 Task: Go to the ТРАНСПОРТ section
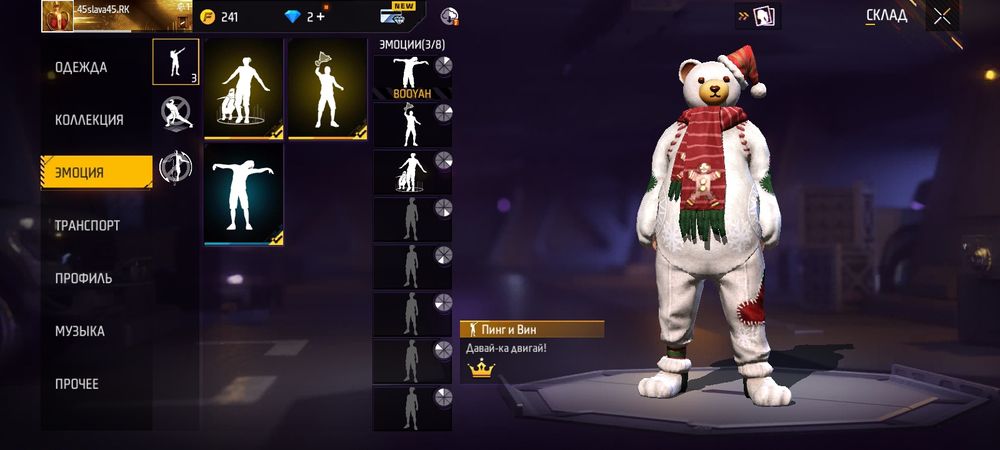[x=87, y=226]
